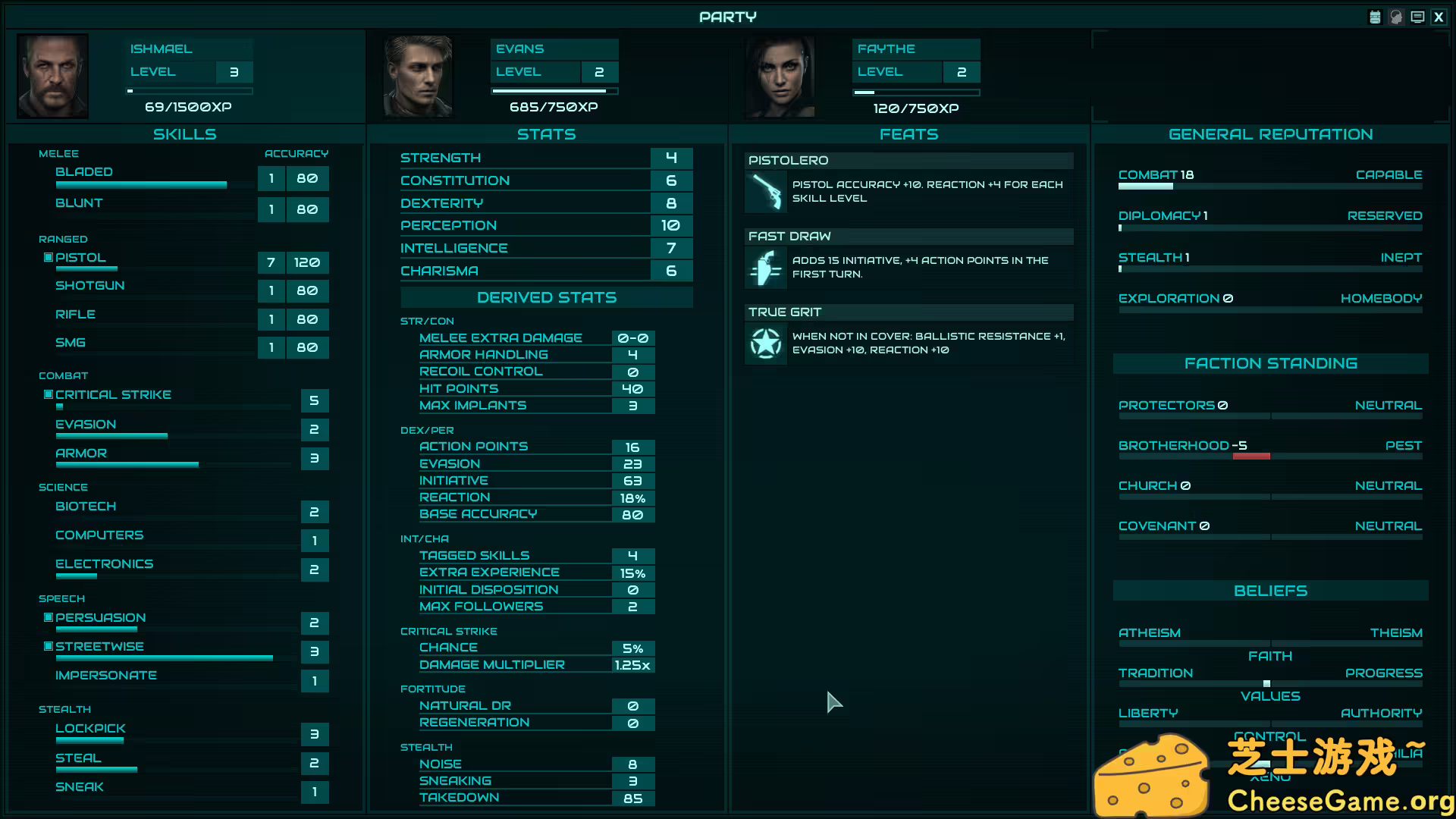Click the character head icon near window controls

click(1396, 16)
